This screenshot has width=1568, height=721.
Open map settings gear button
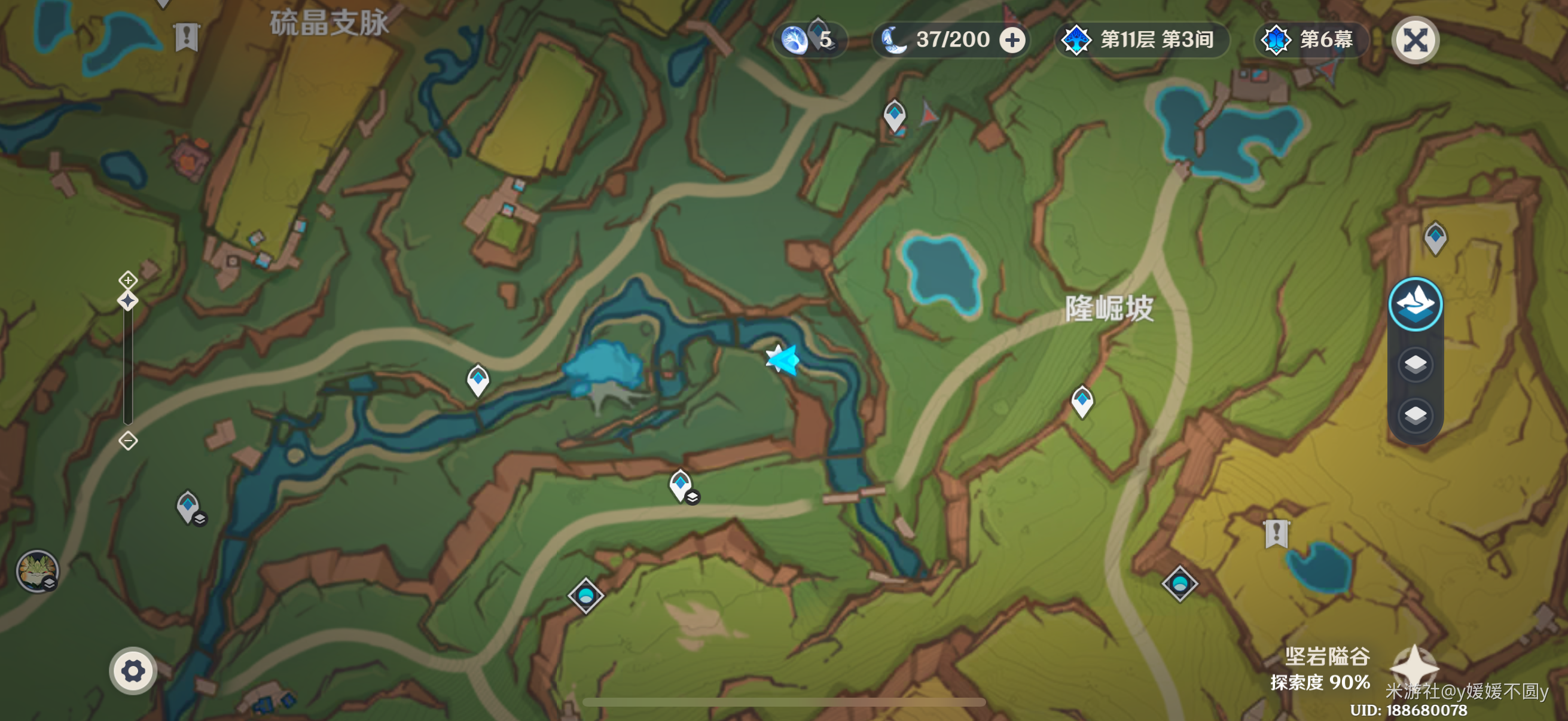pyautogui.click(x=133, y=671)
